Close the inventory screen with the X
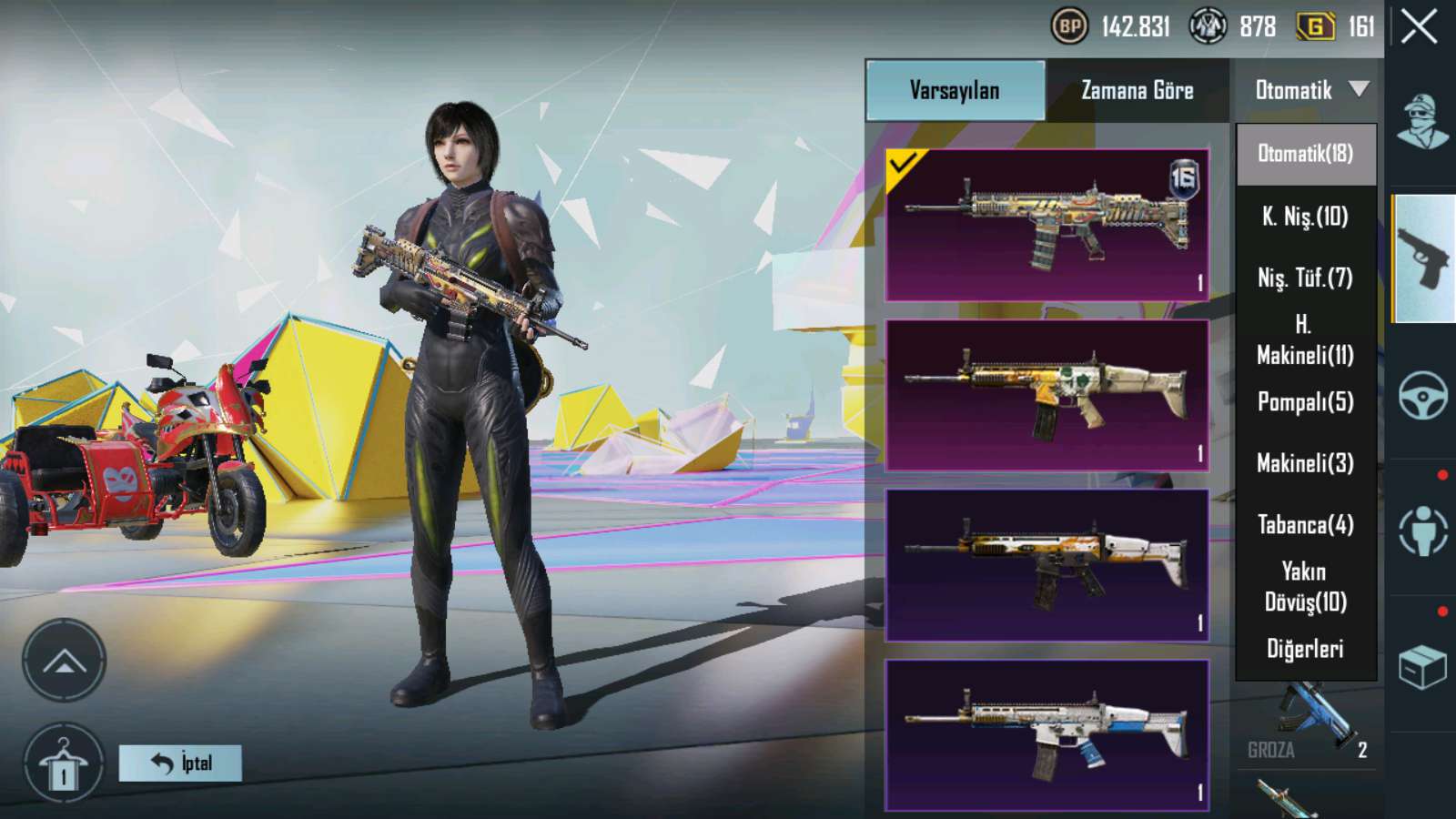 [x=1419, y=27]
